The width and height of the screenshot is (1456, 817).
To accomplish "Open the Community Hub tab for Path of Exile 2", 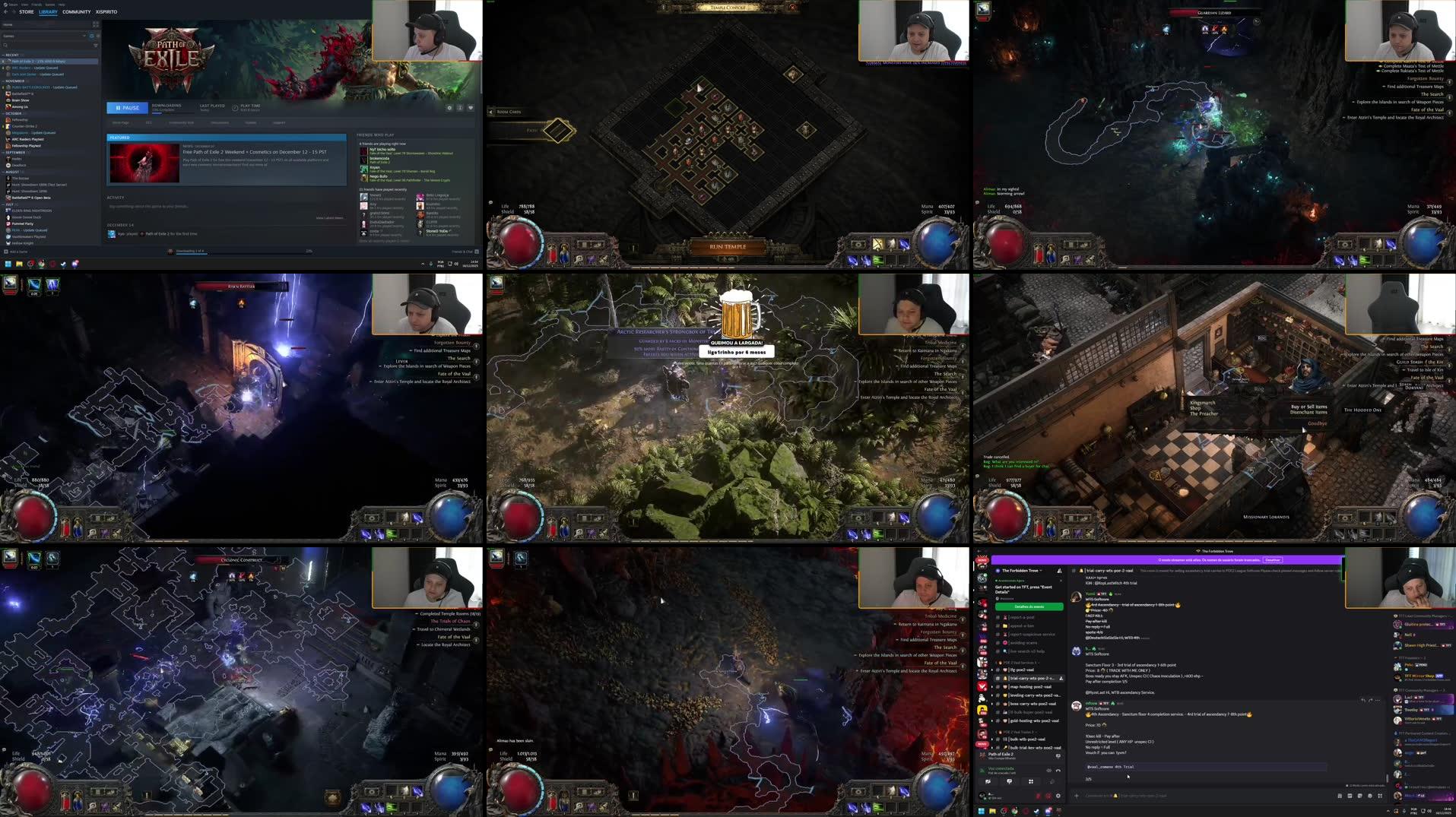I will coord(182,122).
